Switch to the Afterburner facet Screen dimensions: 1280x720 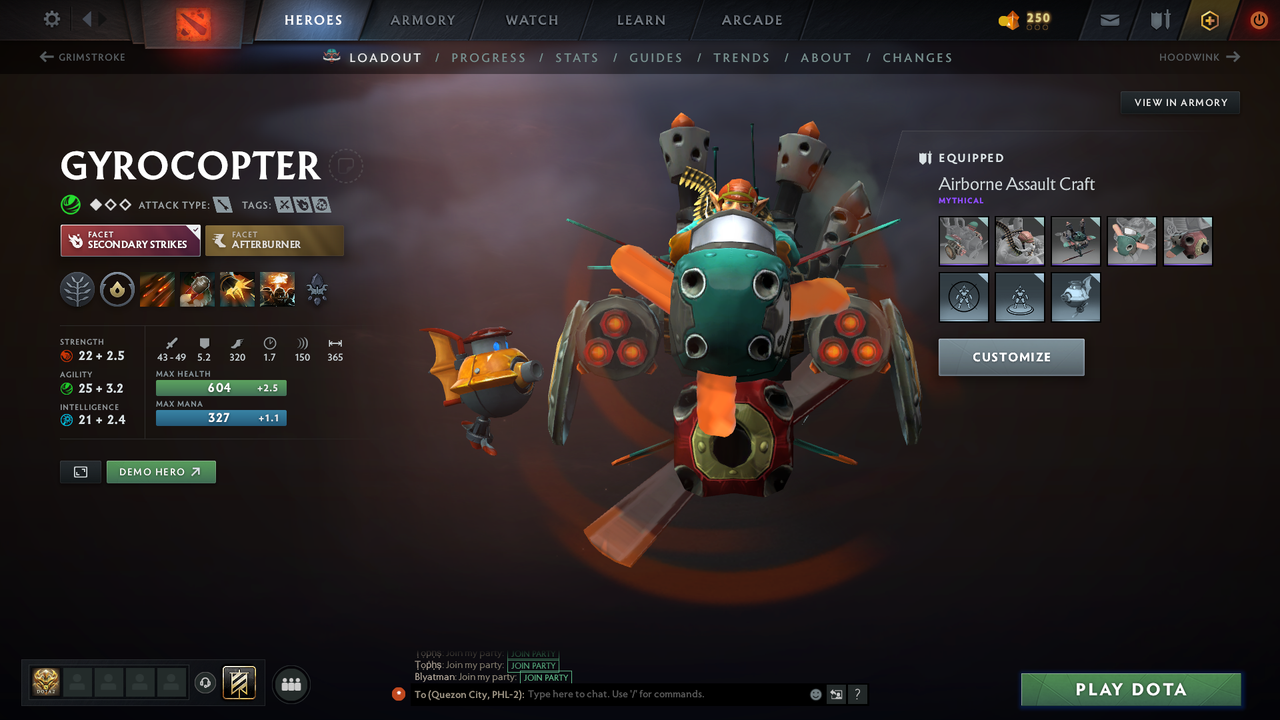pos(275,240)
